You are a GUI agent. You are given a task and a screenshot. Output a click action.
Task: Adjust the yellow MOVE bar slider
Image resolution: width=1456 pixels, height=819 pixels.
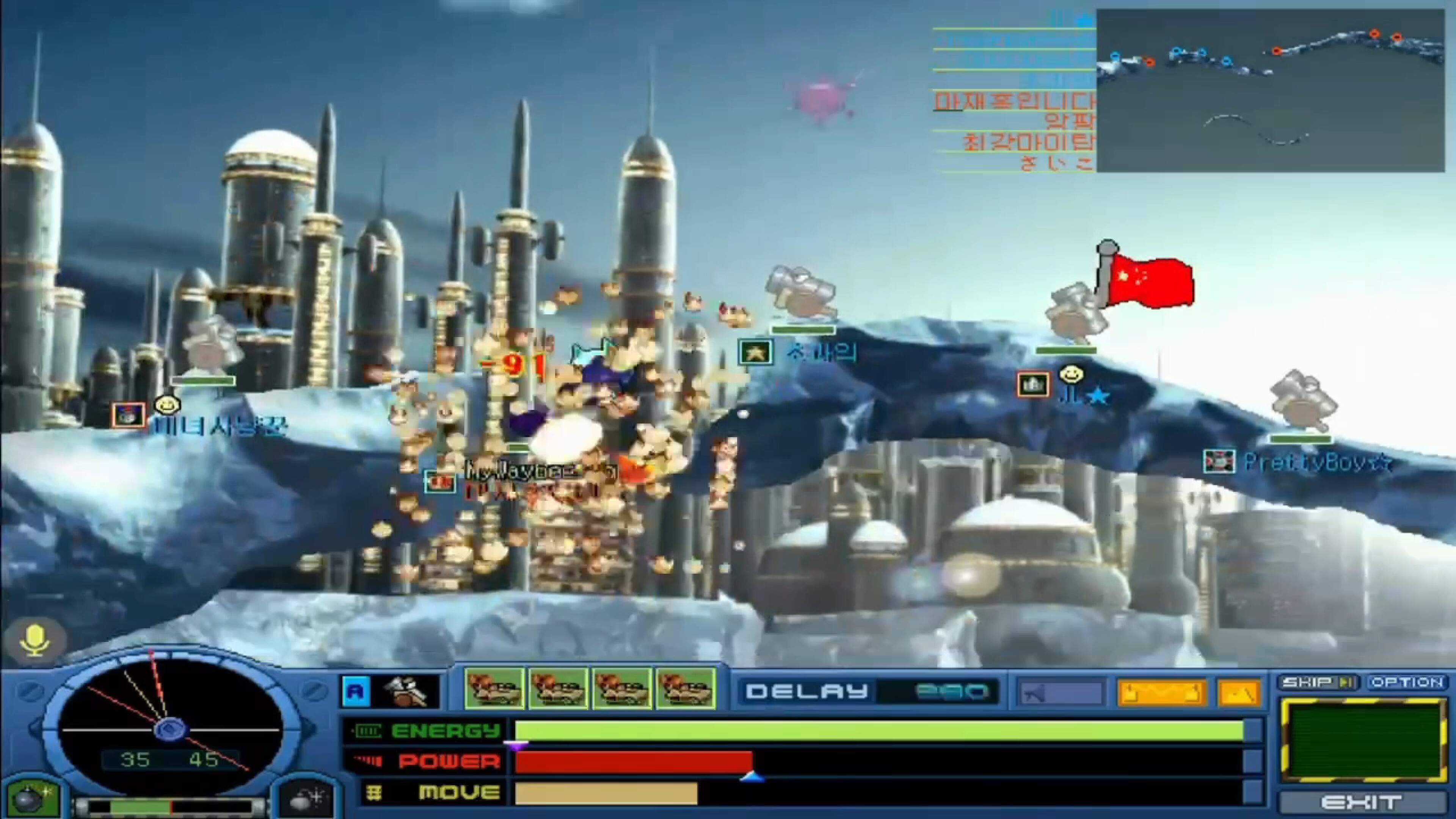click(605, 793)
